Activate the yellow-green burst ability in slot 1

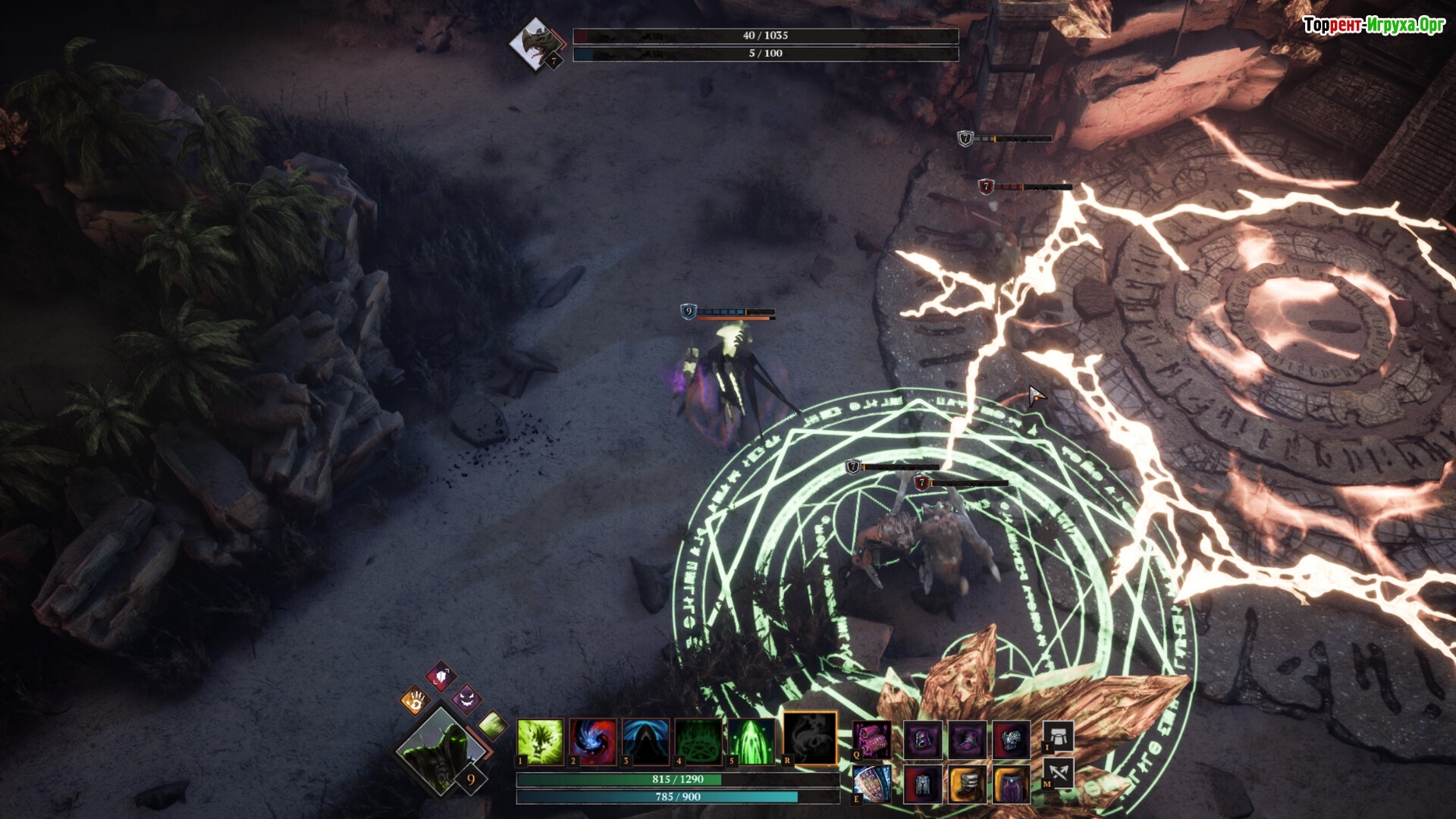[540, 741]
